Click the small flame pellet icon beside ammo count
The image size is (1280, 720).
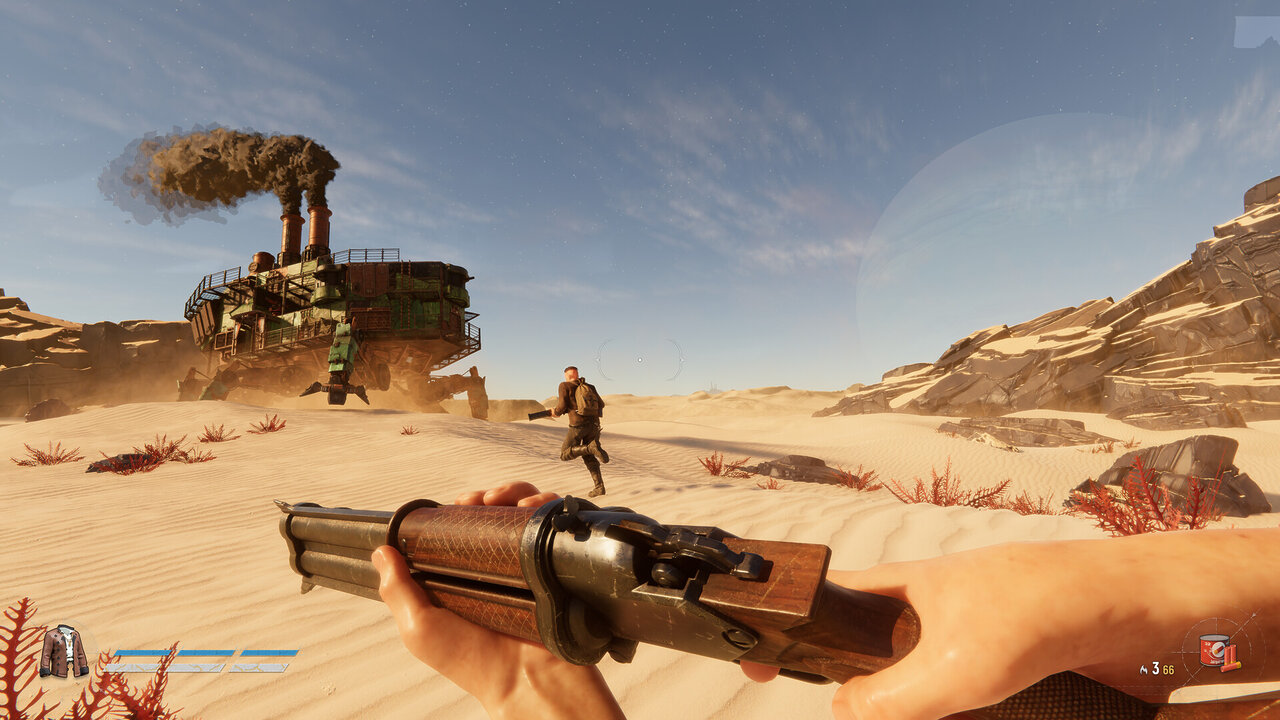1144,669
